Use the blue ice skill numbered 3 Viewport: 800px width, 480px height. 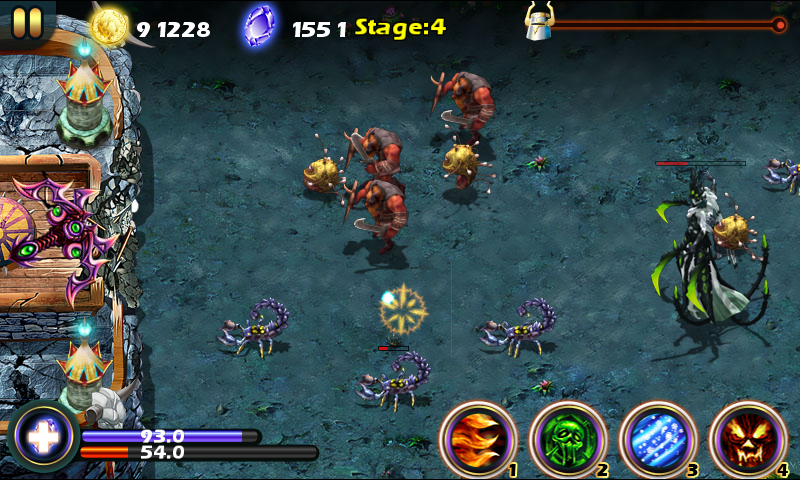point(657,439)
